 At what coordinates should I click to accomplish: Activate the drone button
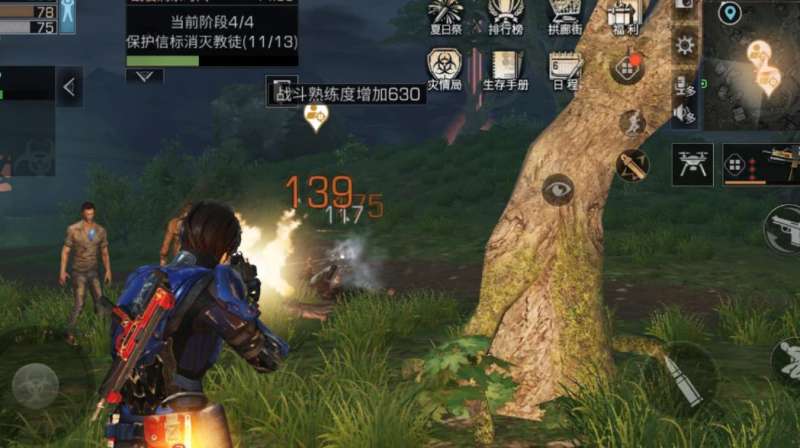point(692,163)
